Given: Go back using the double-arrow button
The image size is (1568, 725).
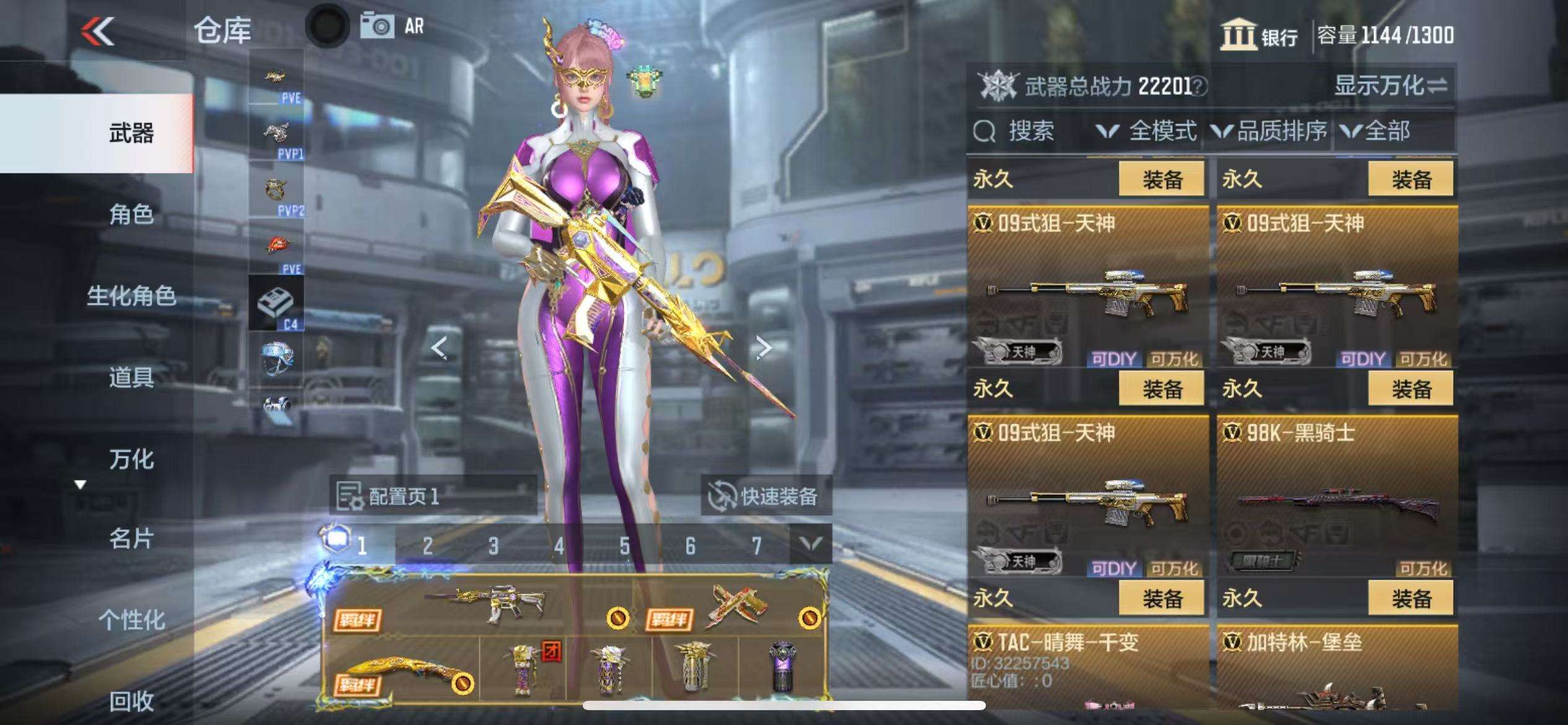Looking at the screenshot, I should (x=98, y=31).
